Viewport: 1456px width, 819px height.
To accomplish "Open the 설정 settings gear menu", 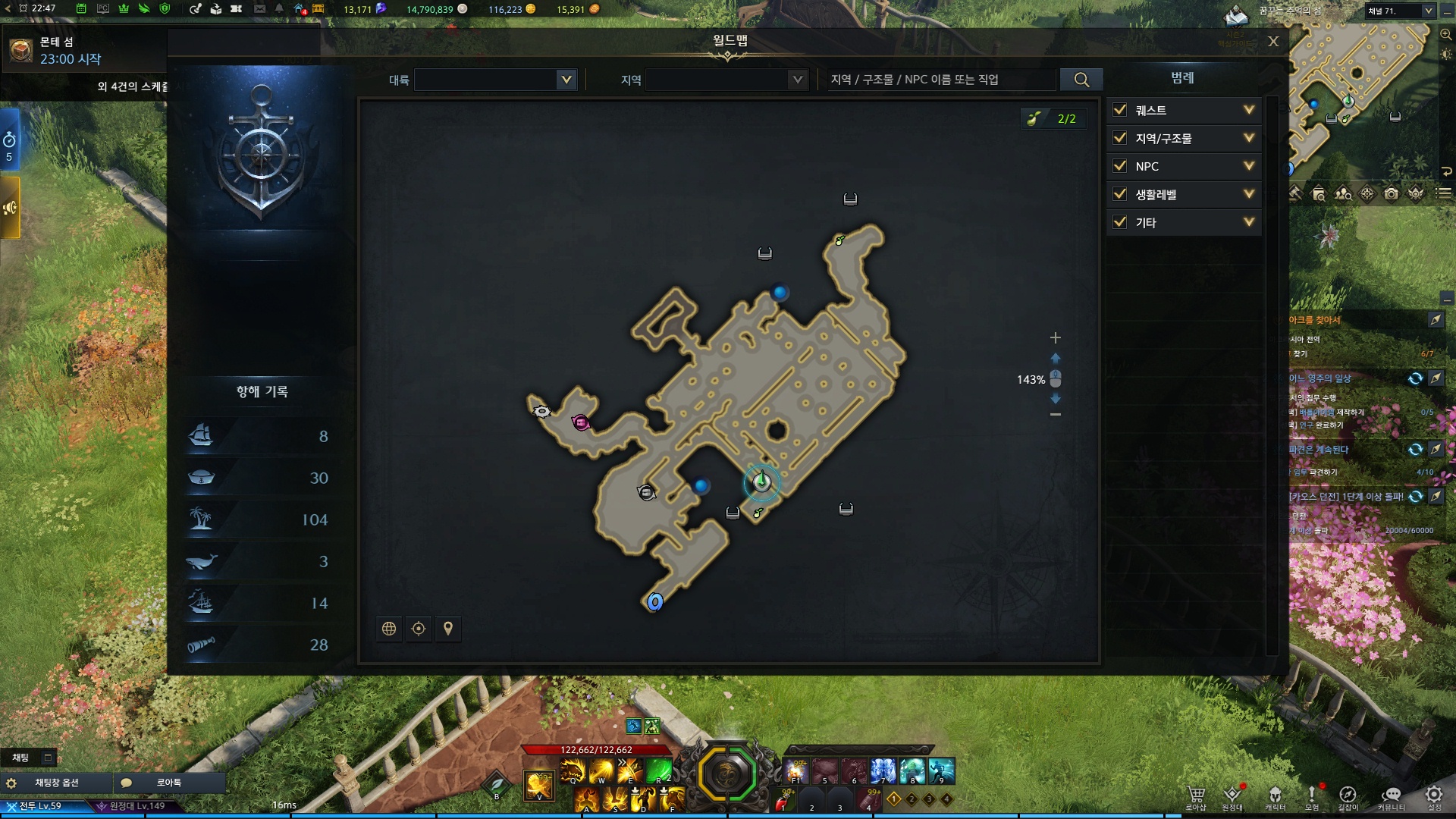I will pos(1433,796).
